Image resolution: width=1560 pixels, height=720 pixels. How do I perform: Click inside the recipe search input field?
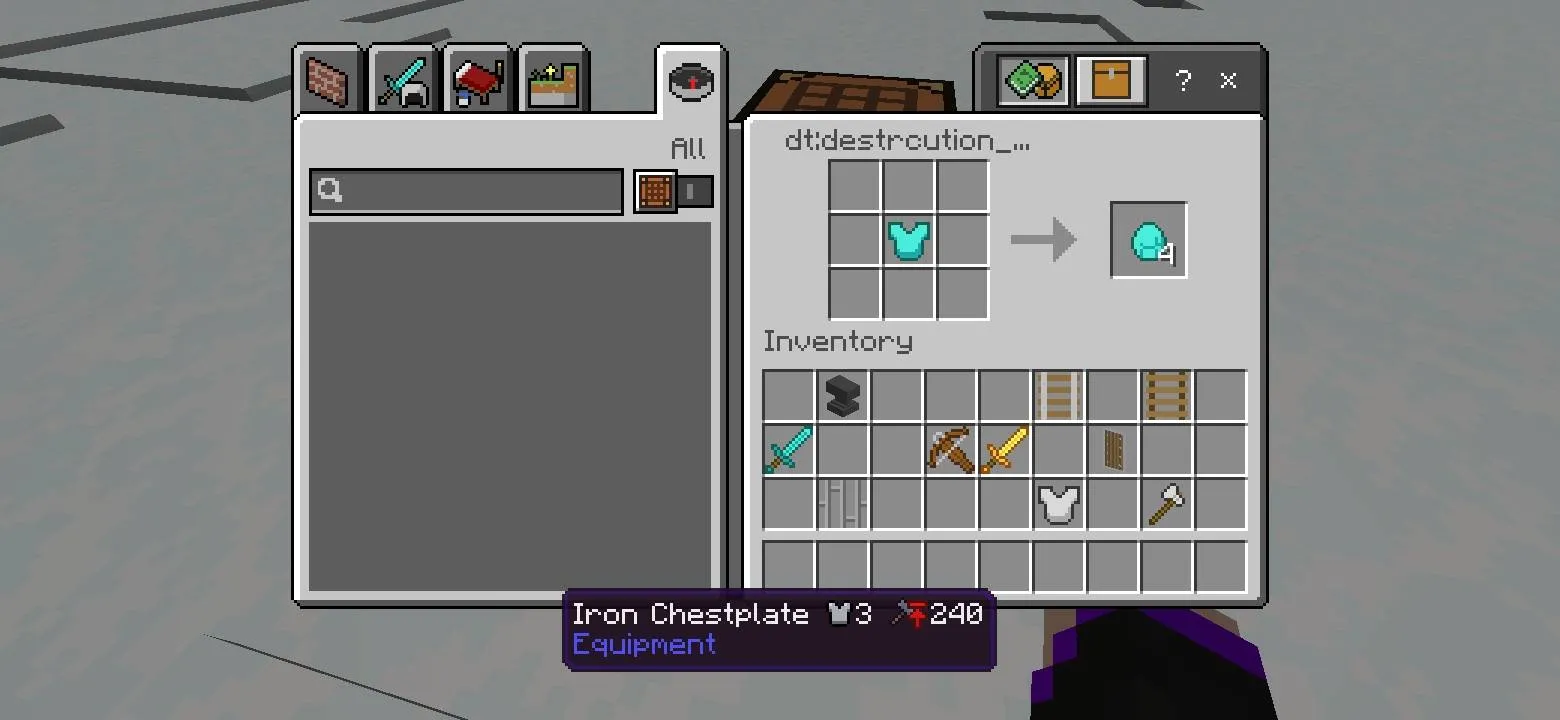click(x=465, y=191)
